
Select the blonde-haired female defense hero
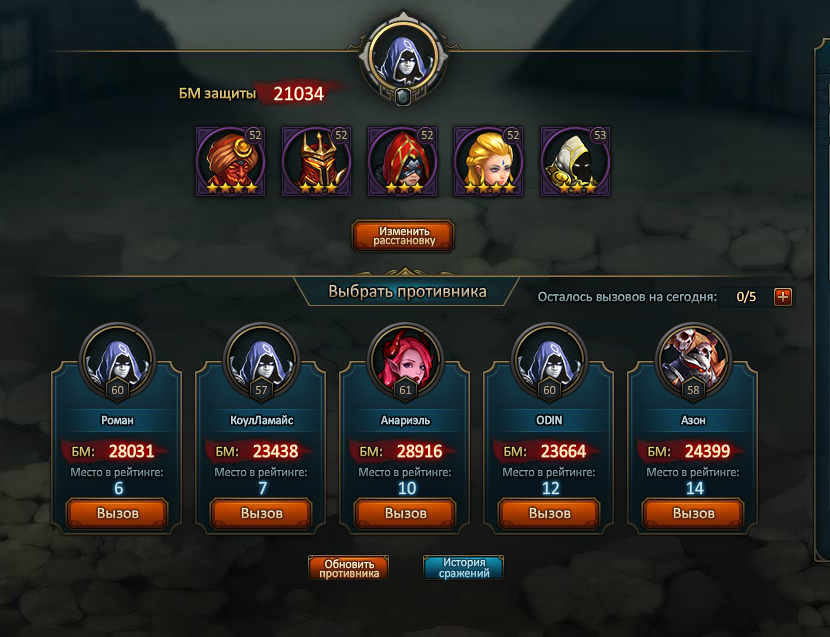coord(489,161)
